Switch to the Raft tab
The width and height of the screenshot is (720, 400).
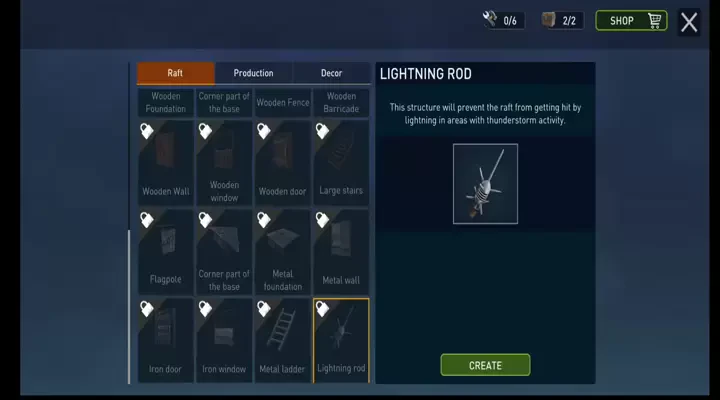pyautogui.click(x=175, y=73)
